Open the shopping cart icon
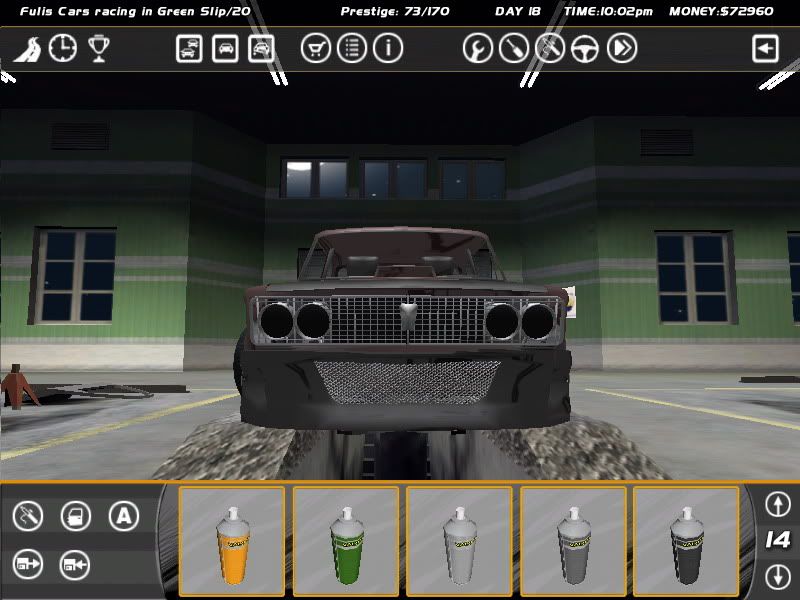This screenshot has height=600, width=800. click(x=316, y=48)
